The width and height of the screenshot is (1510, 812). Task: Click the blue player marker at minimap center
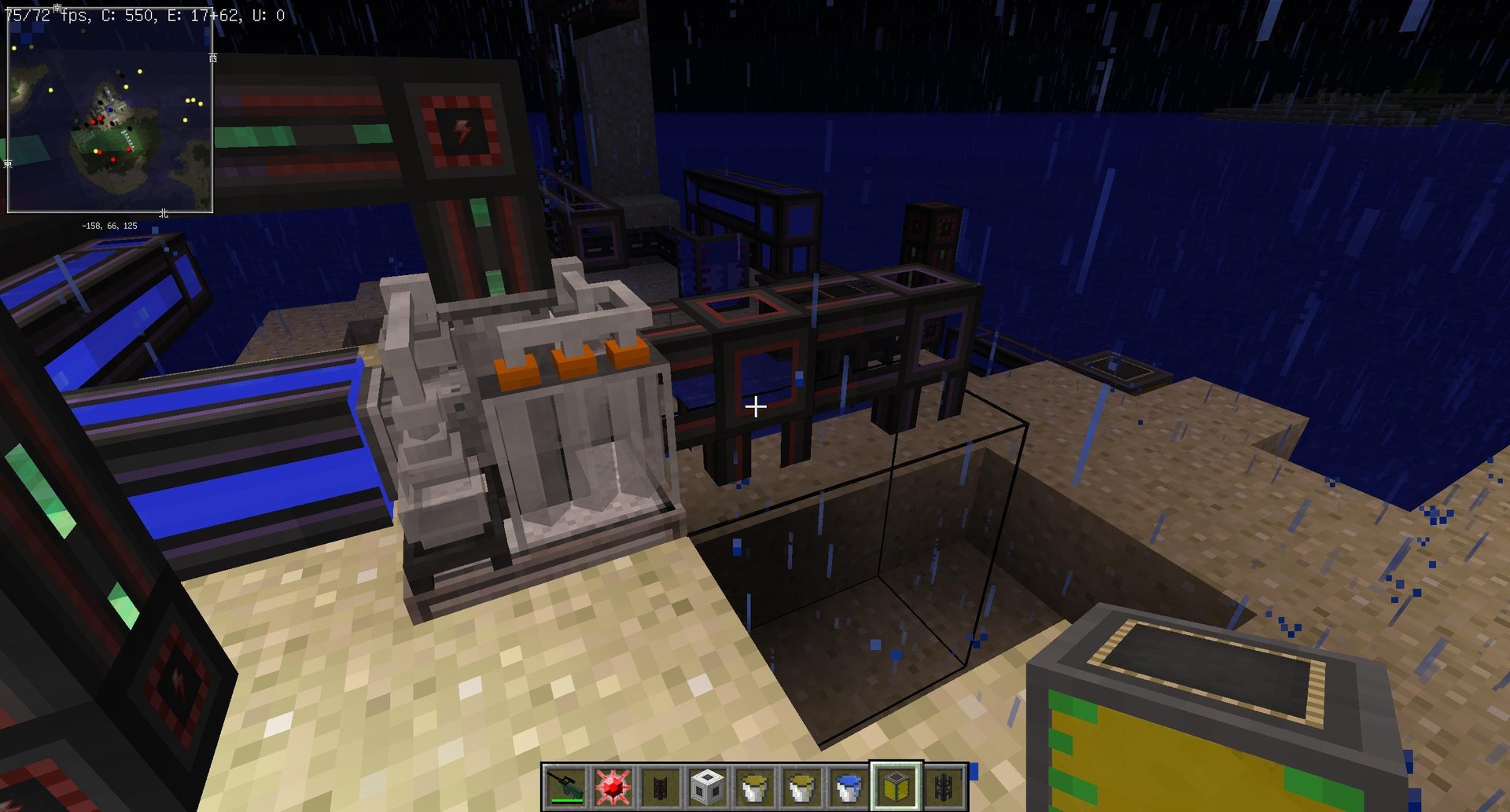(x=110, y=109)
